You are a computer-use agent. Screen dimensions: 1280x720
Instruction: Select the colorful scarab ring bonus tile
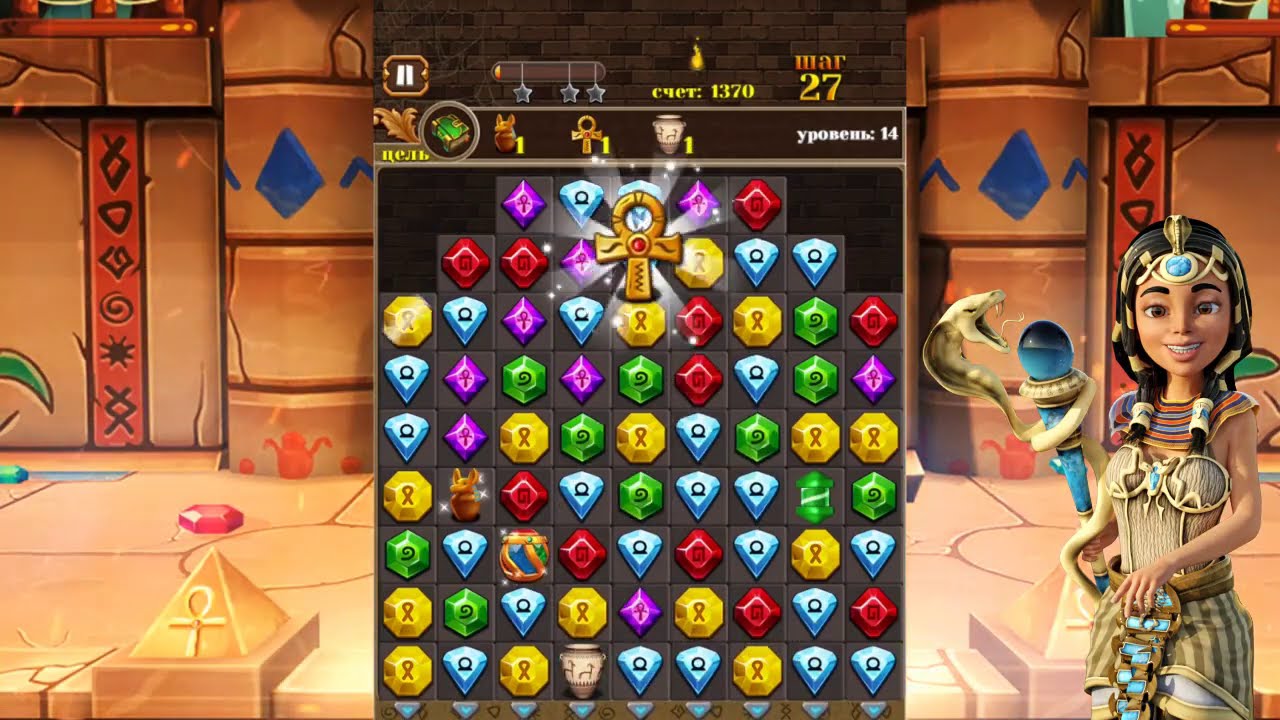click(524, 555)
